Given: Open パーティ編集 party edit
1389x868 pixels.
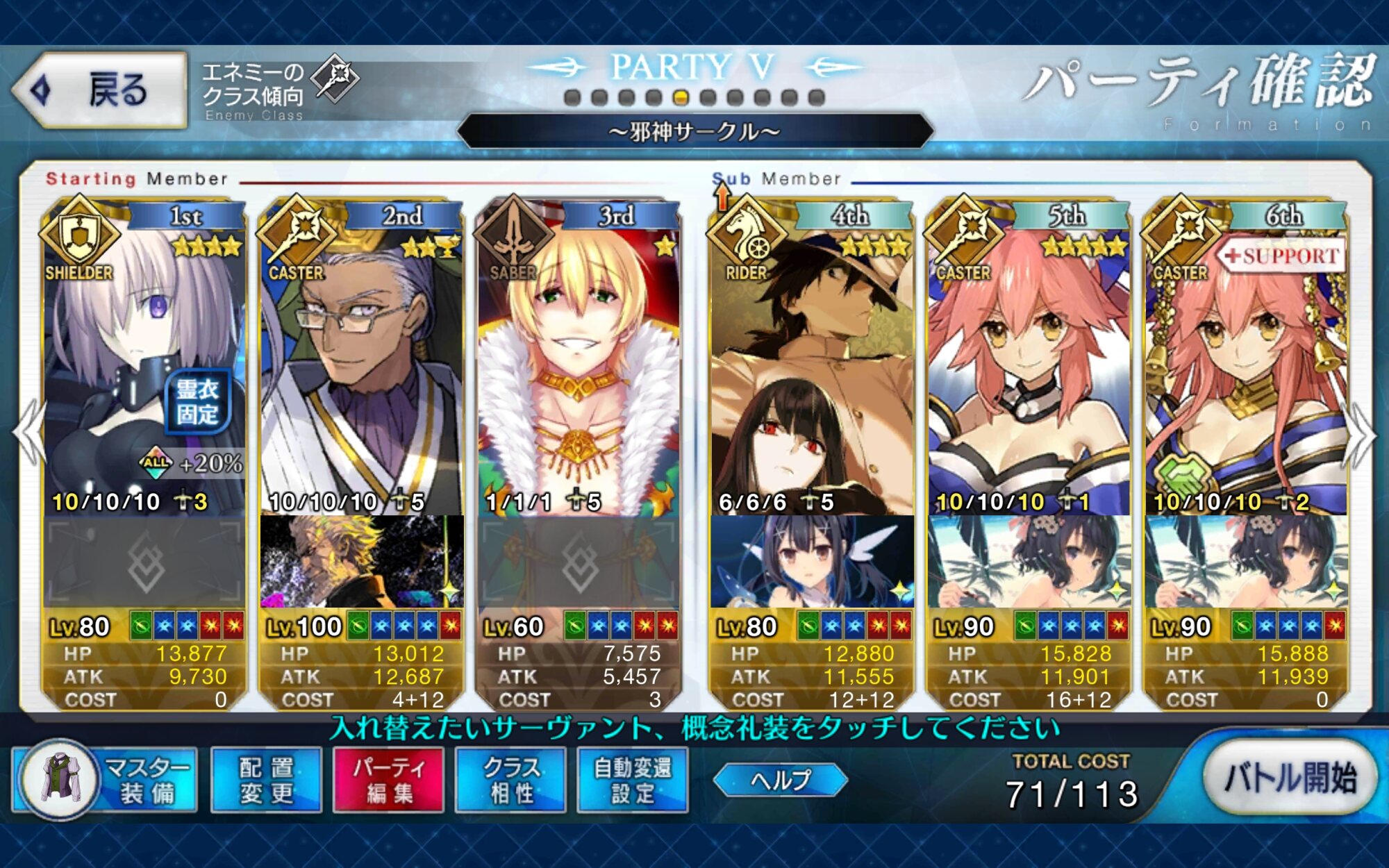Looking at the screenshot, I should [x=388, y=780].
